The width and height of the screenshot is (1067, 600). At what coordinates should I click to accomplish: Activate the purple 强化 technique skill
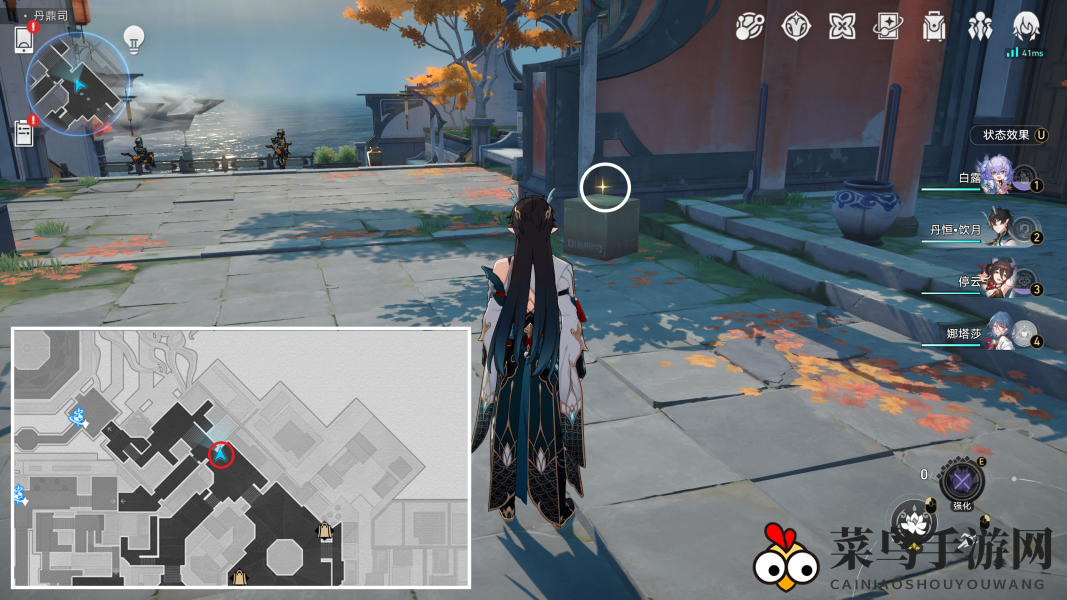(x=961, y=482)
